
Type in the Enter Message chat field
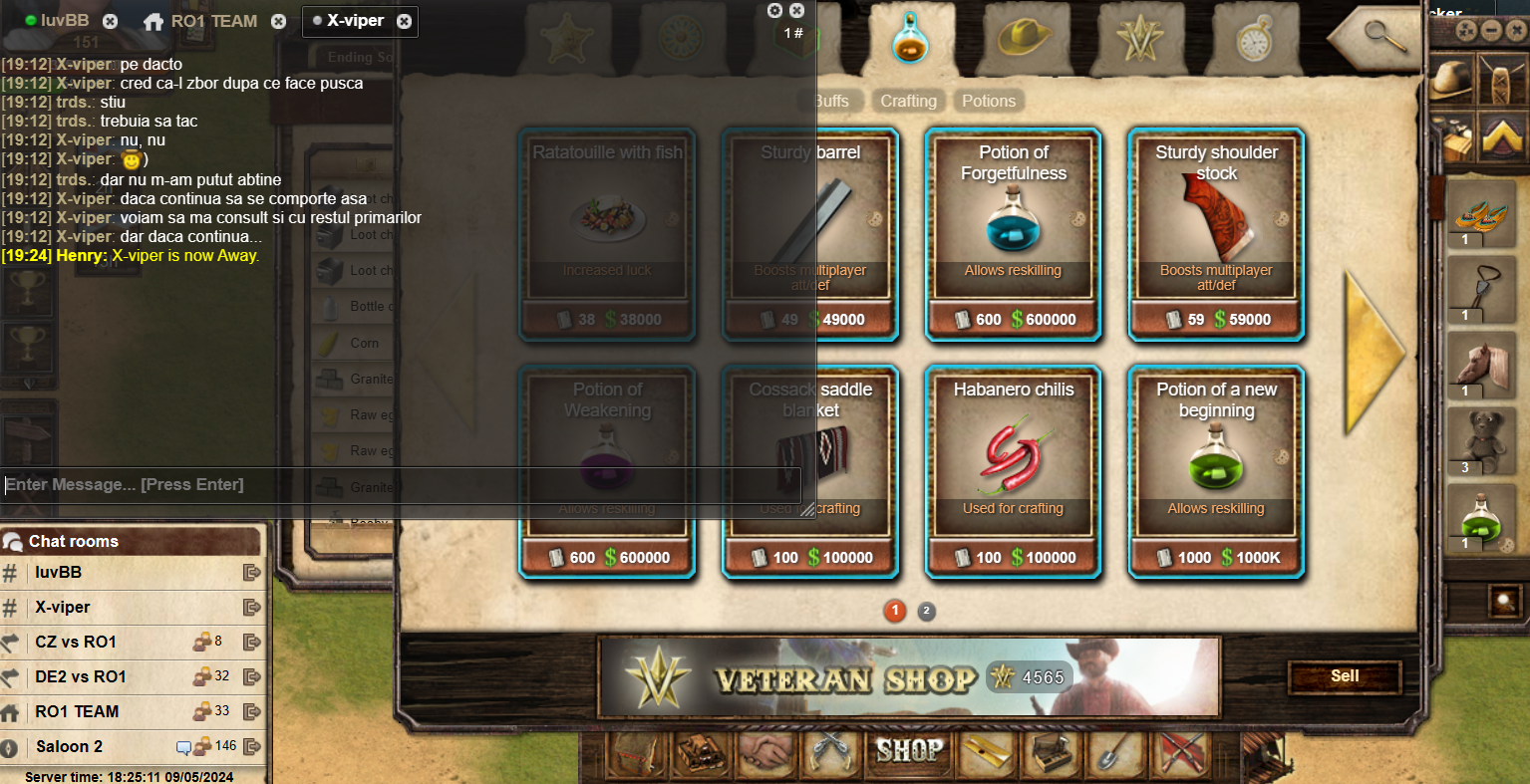tap(399, 485)
